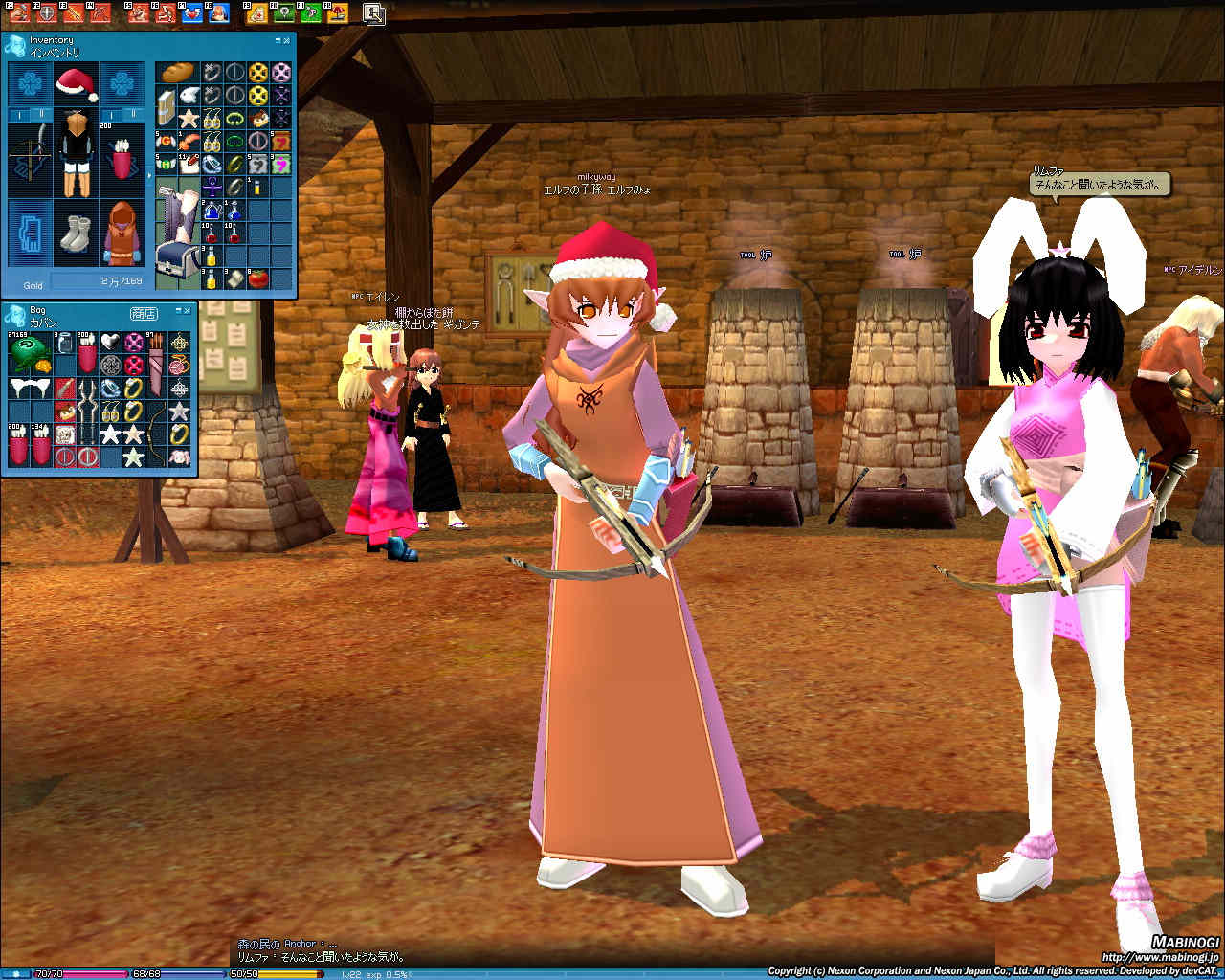The height and width of the screenshot is (980, 1225).
Task: Activate the F2 shield defense skill
Action: point(45,13)
